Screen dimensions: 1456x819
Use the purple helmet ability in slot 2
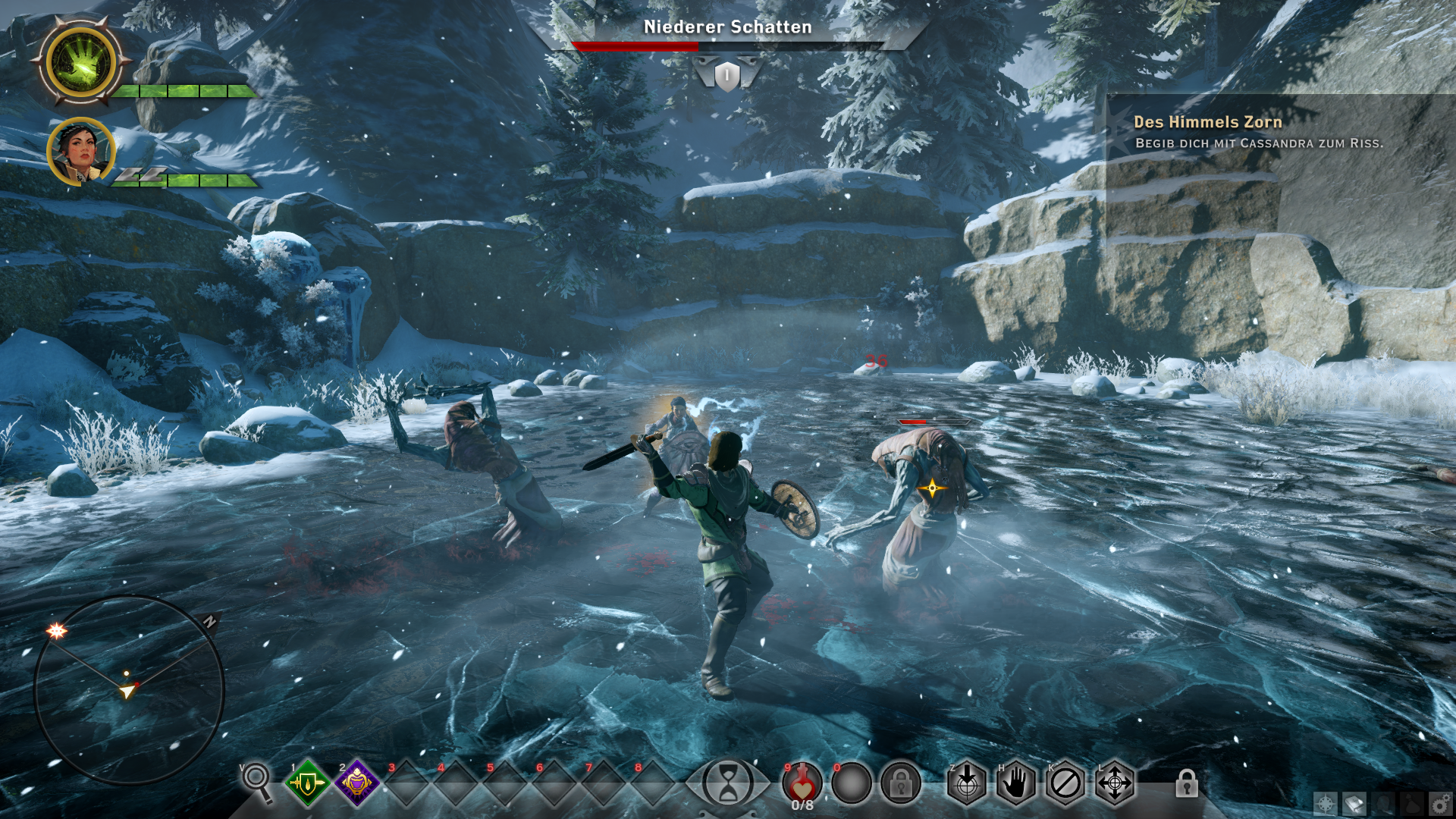click(356, 783)
